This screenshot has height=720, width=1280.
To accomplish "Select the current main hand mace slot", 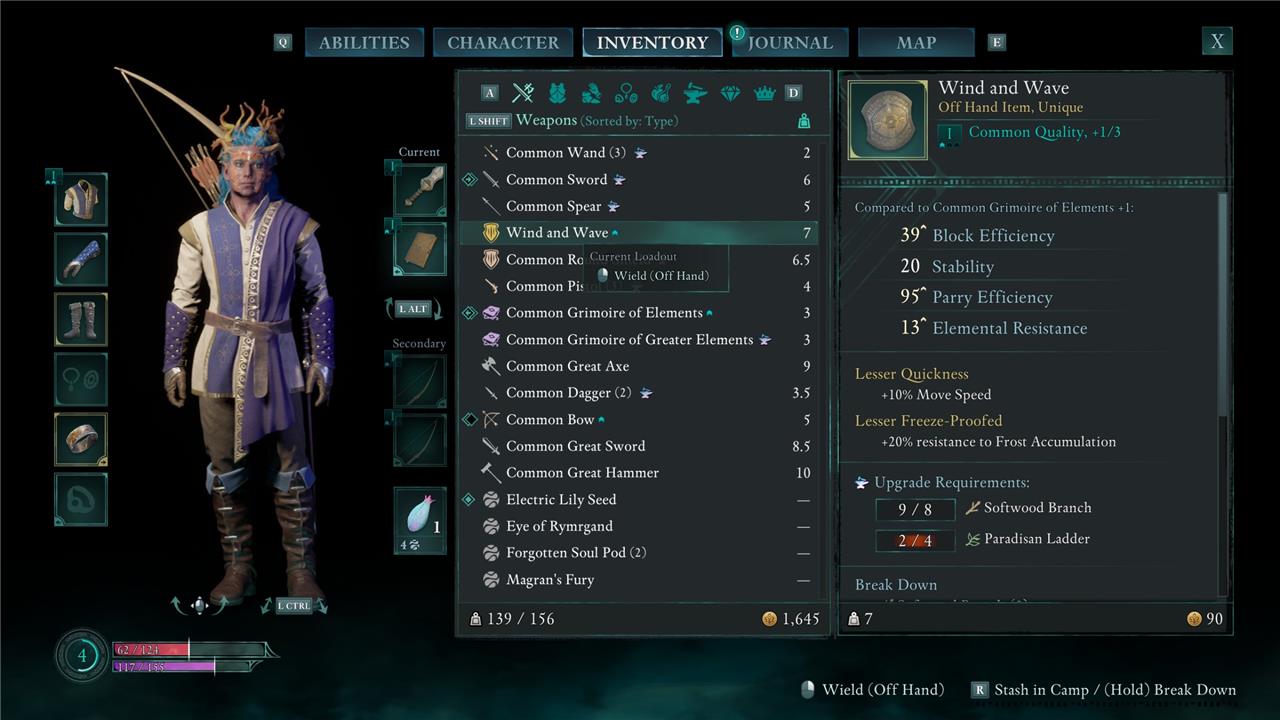I will [x=421, y=189].
